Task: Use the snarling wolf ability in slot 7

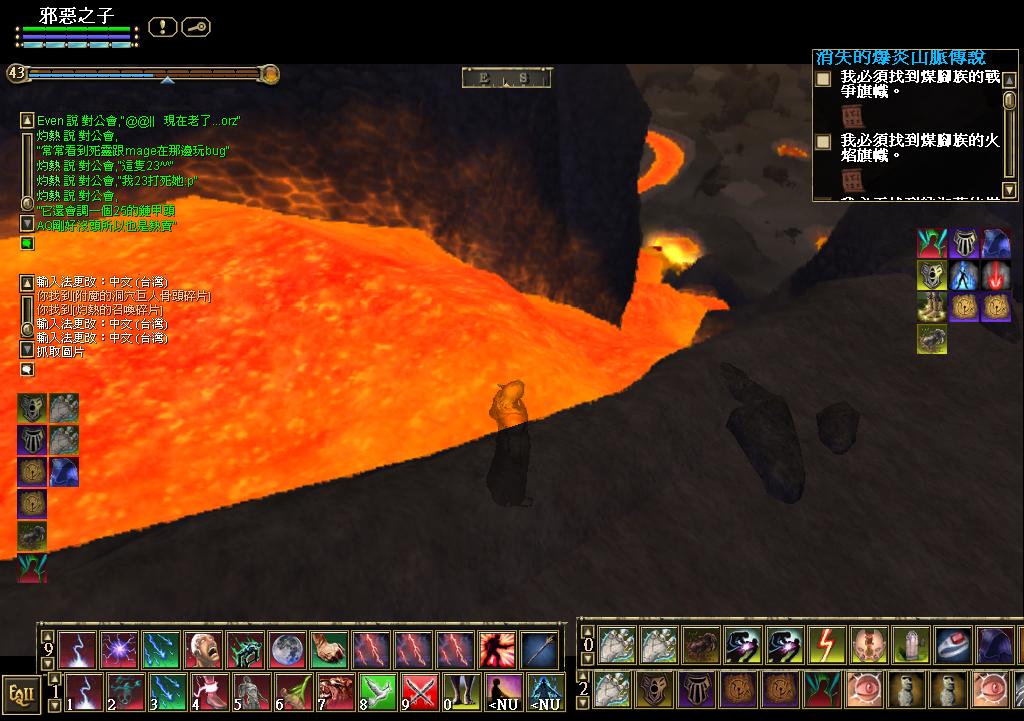Action: [x=335, y=692]
